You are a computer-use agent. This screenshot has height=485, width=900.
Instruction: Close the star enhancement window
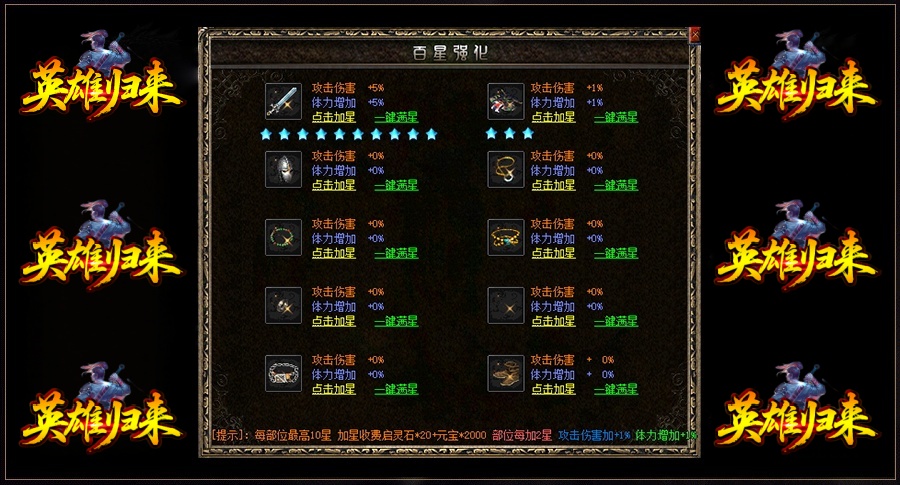pos(695,35)
